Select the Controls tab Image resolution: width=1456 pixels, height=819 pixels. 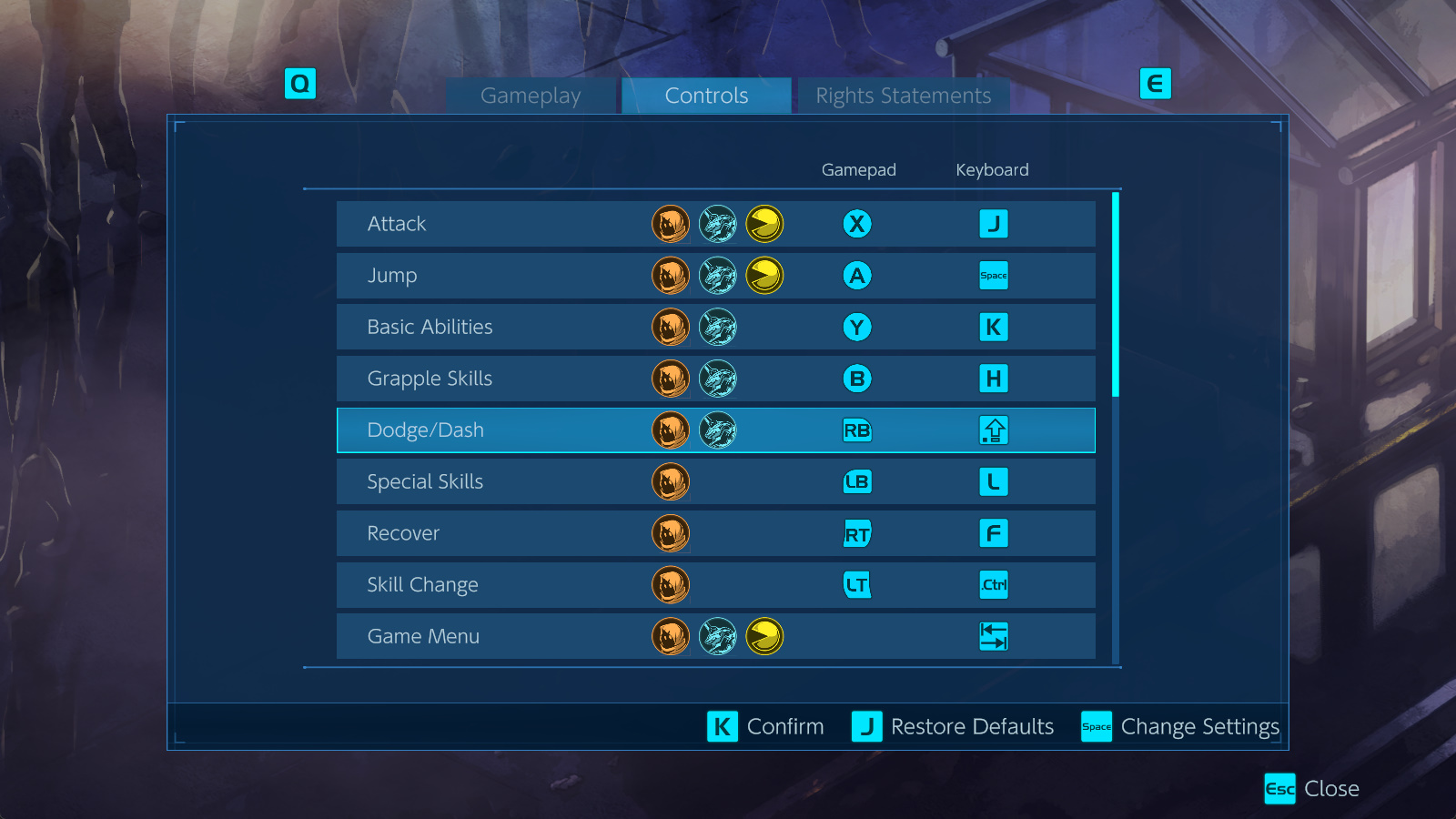tap(706, 96)
